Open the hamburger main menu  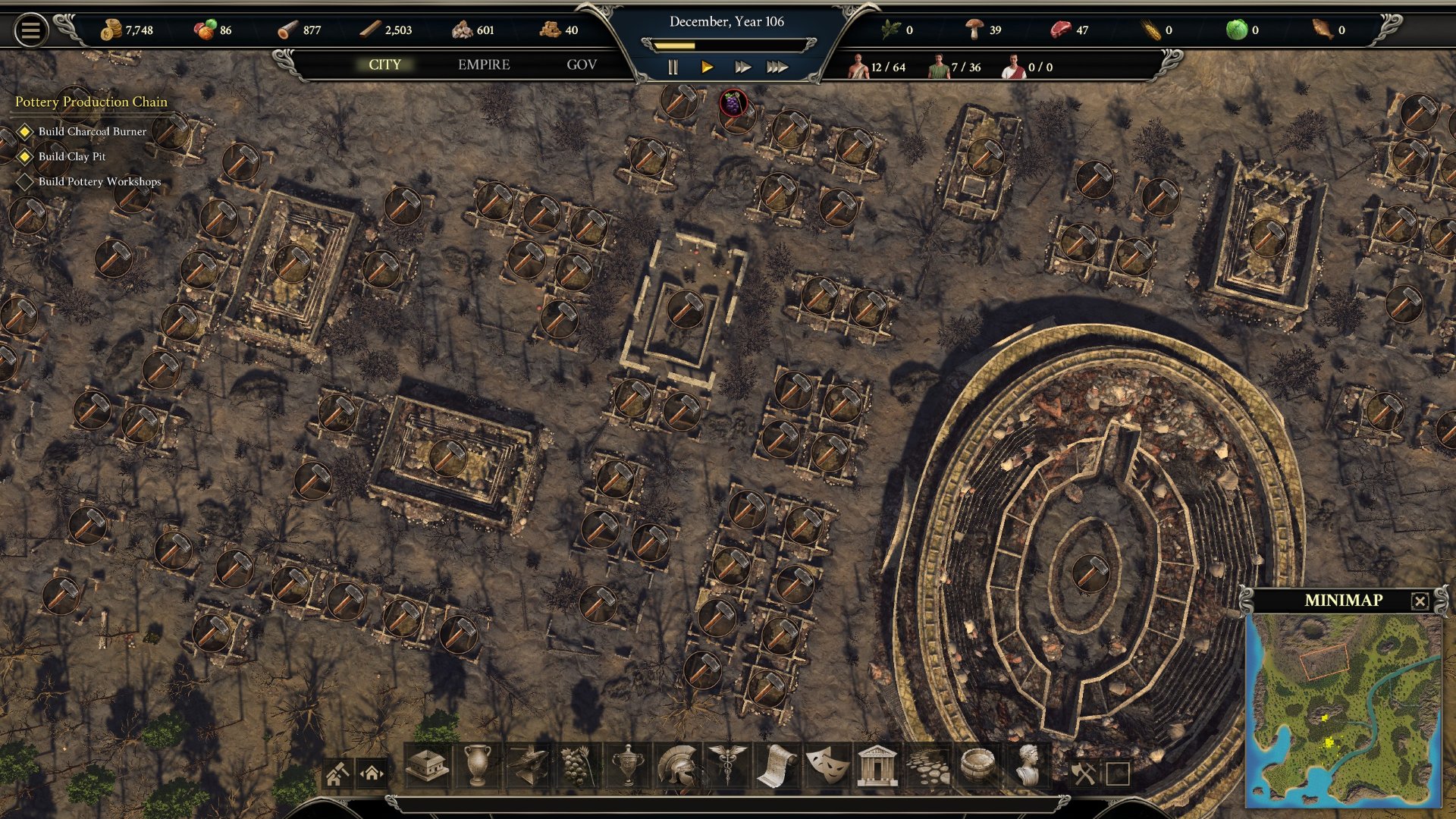[30, 31]
